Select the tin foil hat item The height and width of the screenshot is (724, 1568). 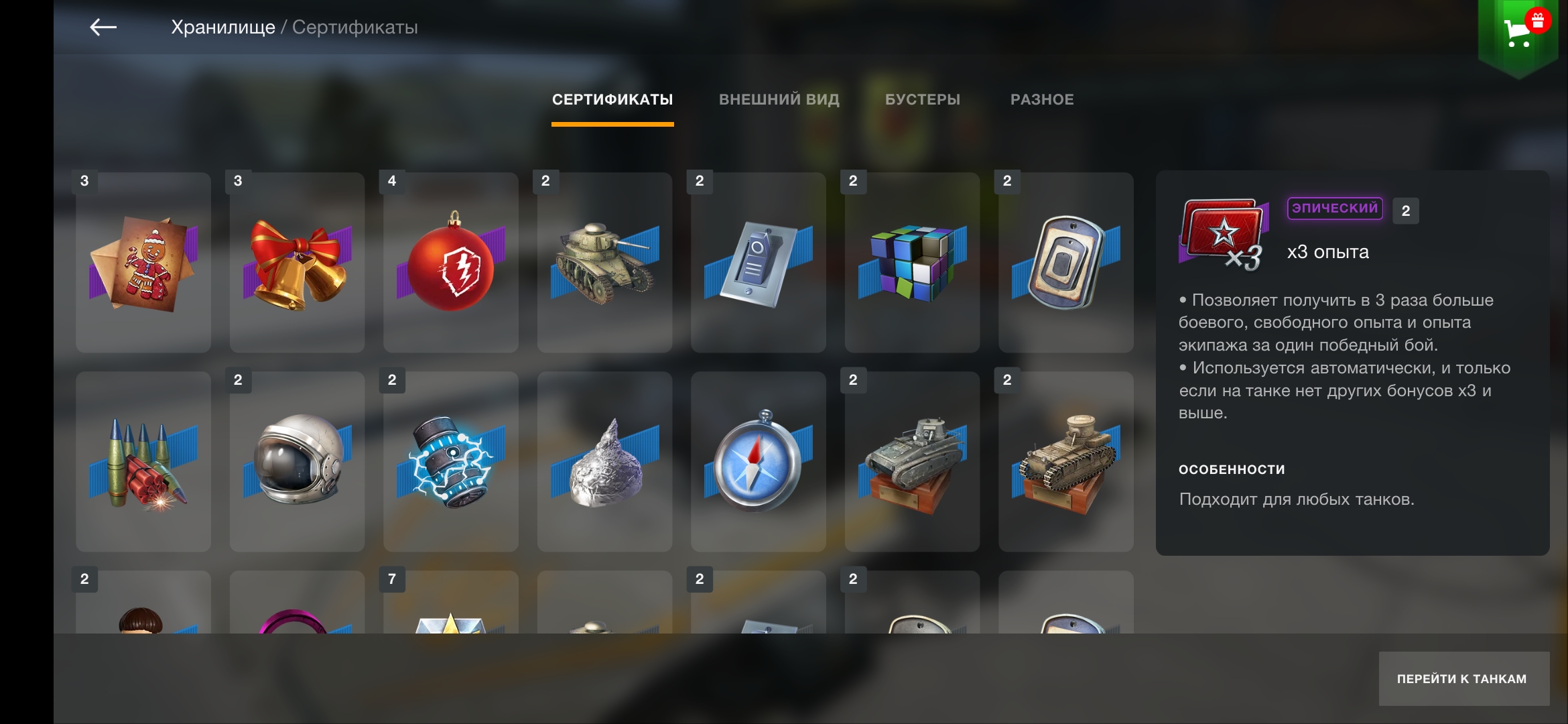(604, 462)
